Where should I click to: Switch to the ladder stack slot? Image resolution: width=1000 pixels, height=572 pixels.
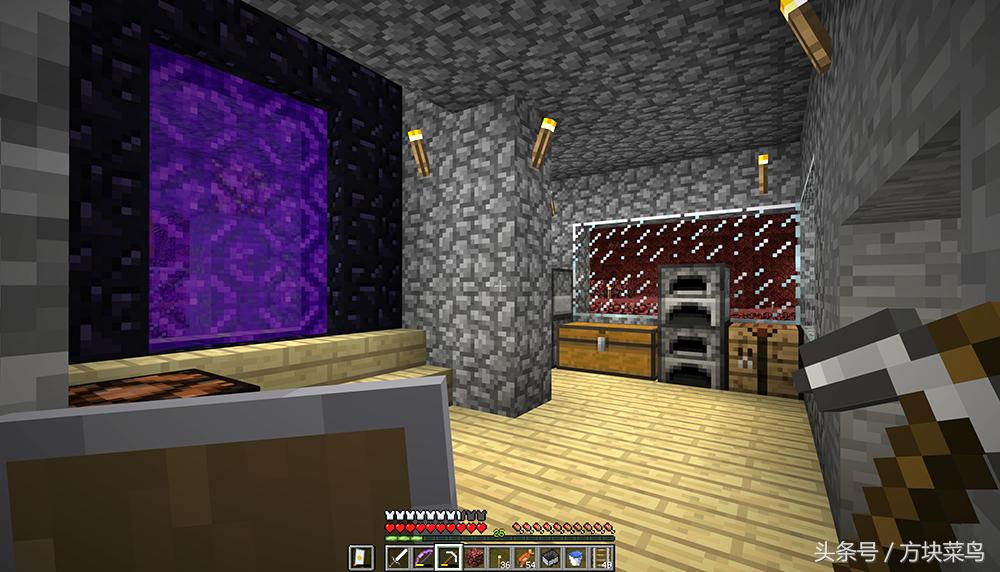(x=602, y=555)
